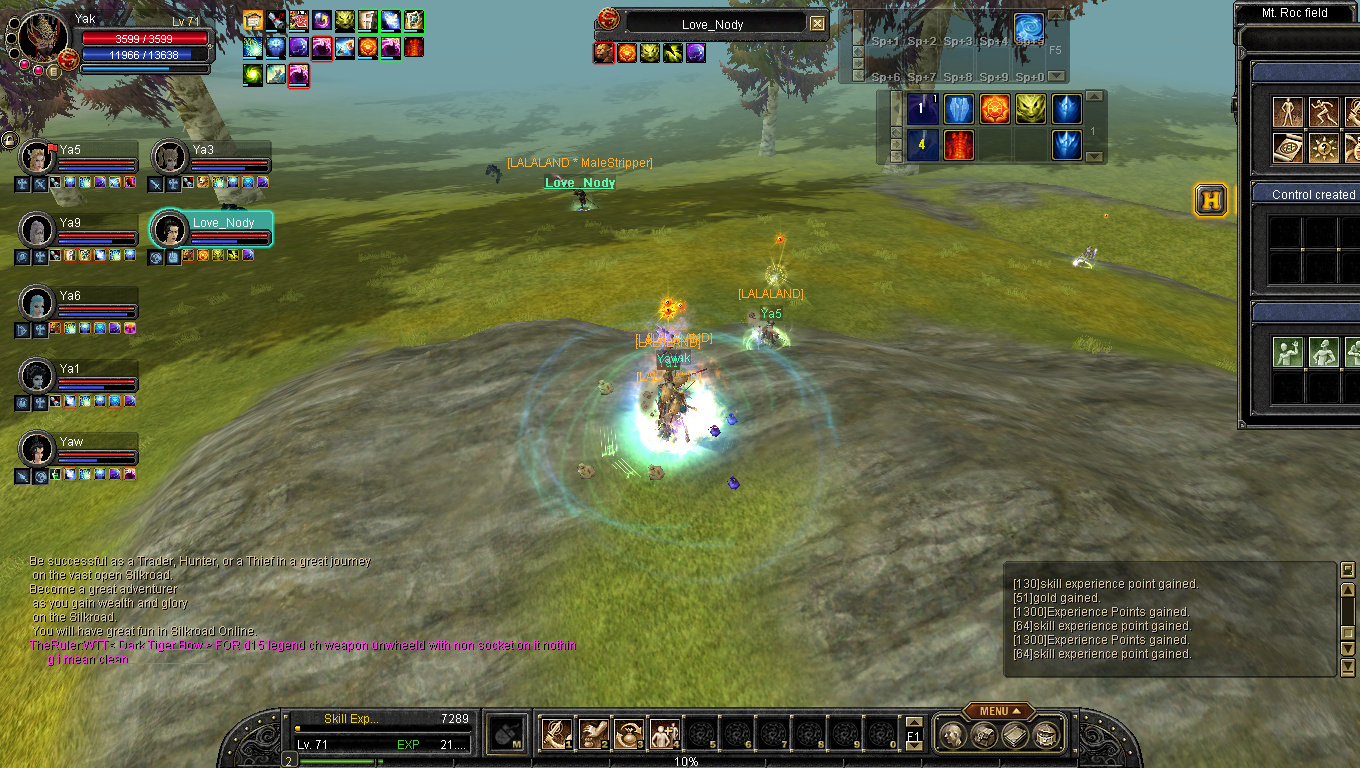Screen dimensions: 1360x768
Task: Select party member Ya9's portrait
Action: pyautogui.click(x=37, y=230)
